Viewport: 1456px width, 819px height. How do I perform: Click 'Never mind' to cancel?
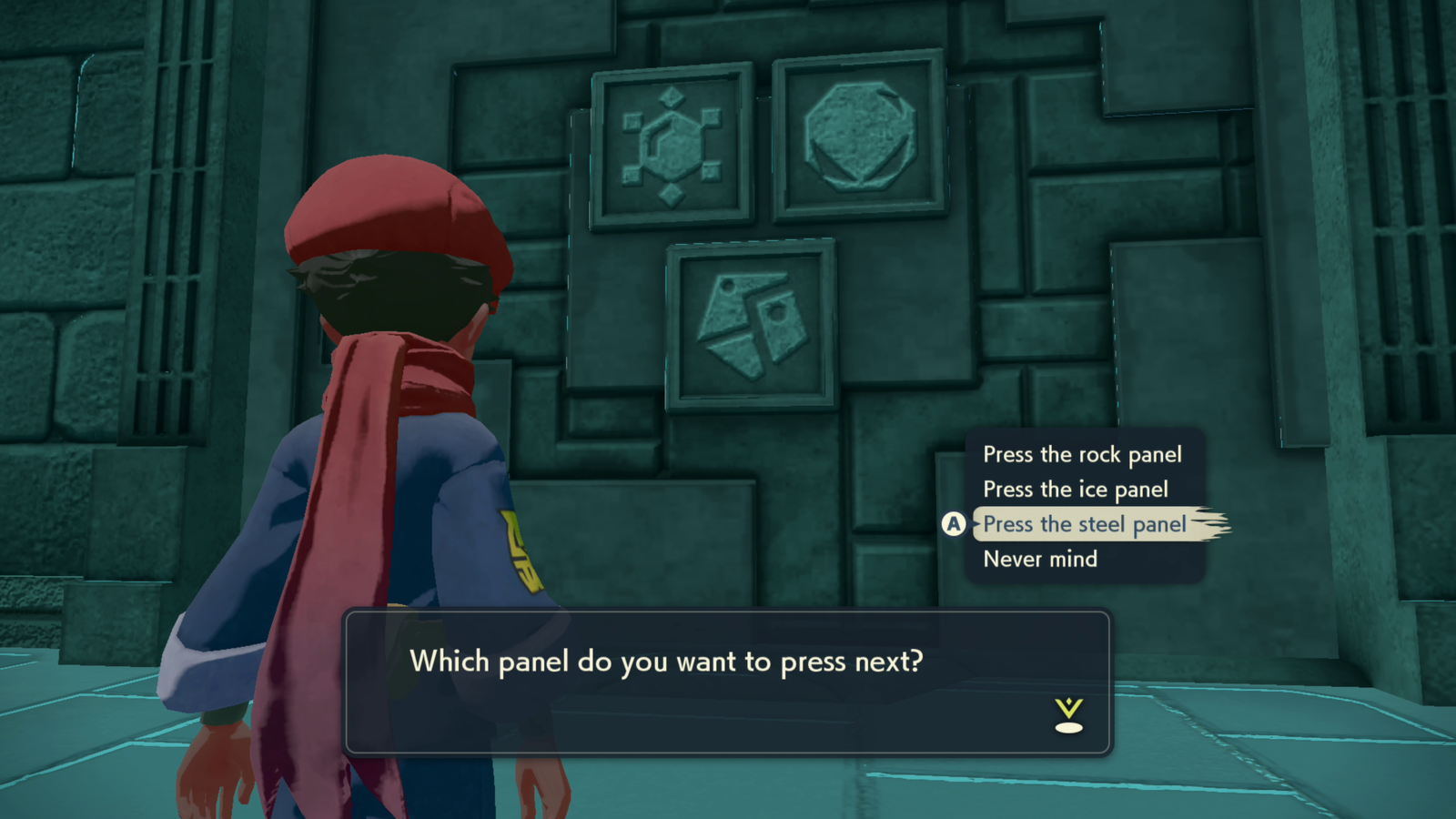pyautogui.click(x=1039, y=559)
